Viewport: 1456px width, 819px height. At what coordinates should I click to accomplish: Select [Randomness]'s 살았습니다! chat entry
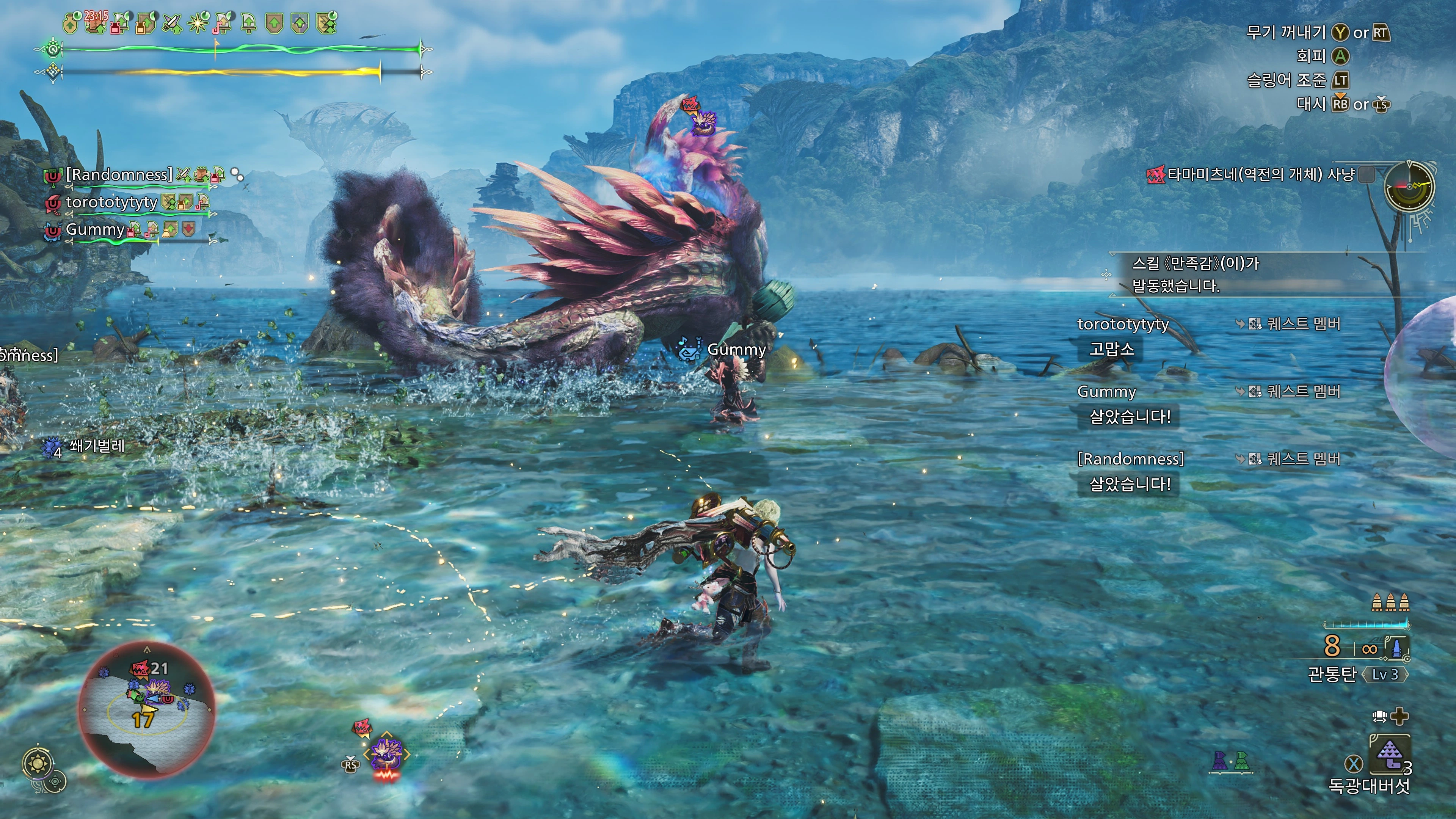click(1129, 485)
